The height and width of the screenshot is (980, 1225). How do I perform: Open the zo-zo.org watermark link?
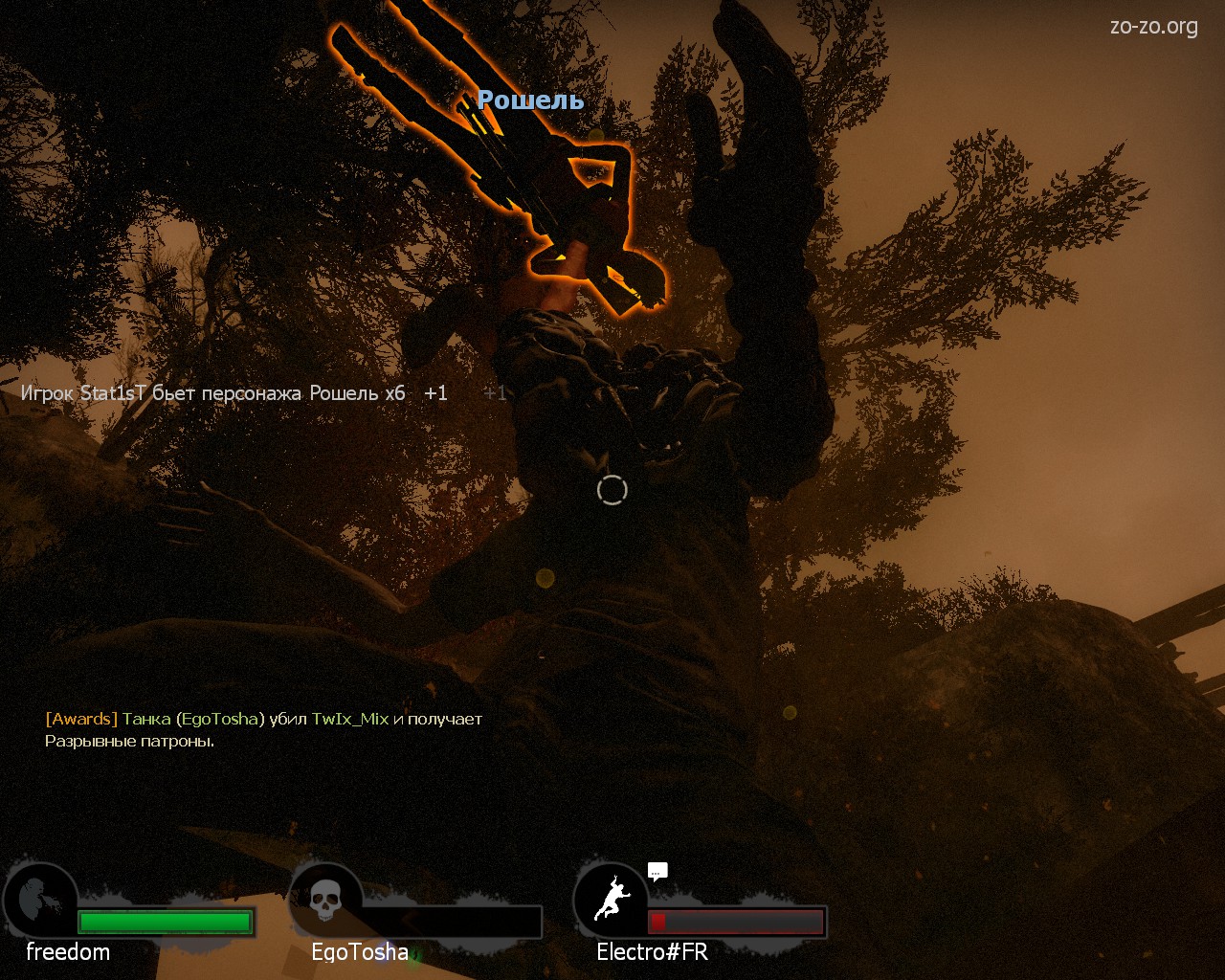(1153, 27)
